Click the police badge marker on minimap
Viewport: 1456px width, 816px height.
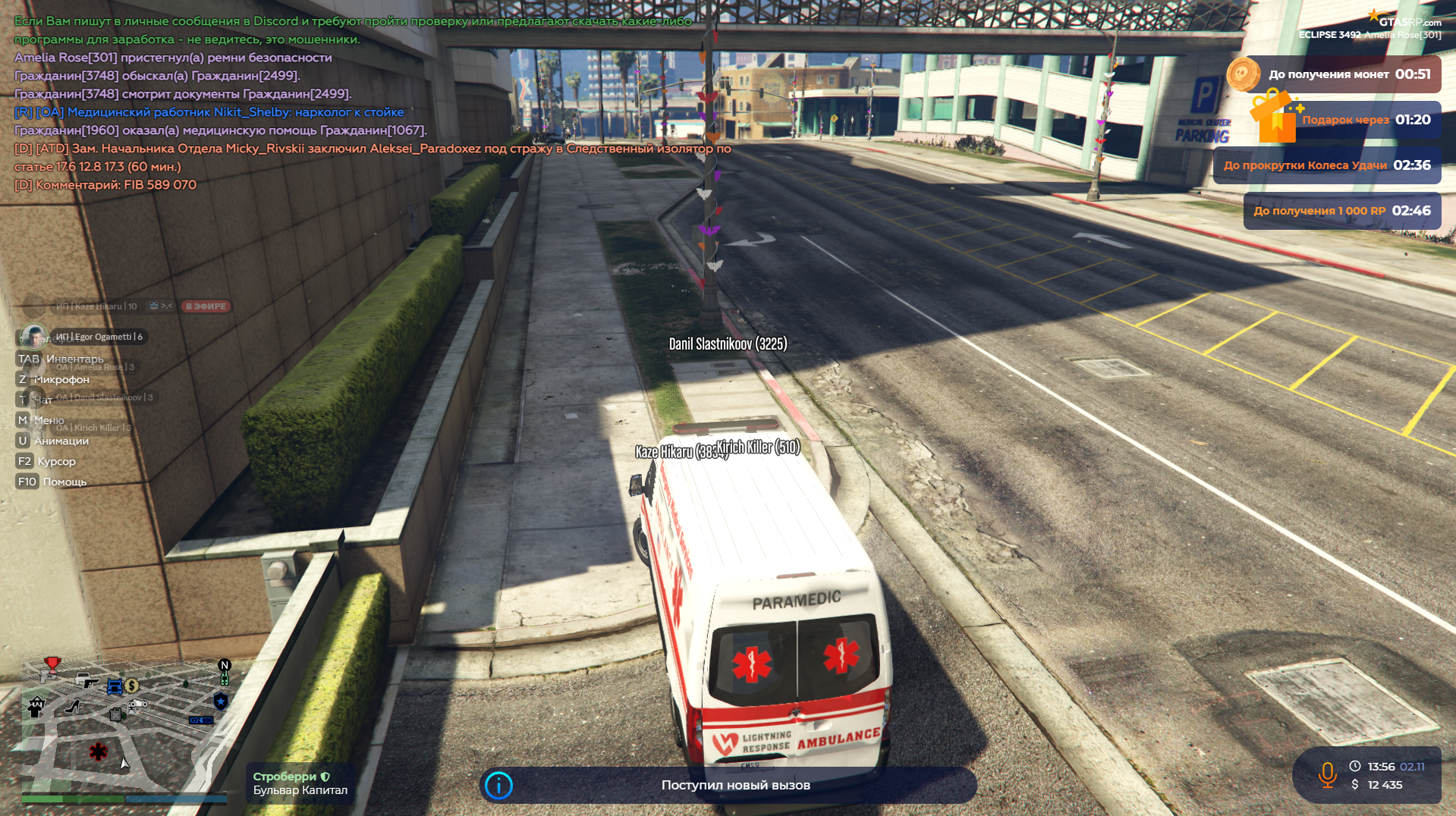[x=221, y=701]
